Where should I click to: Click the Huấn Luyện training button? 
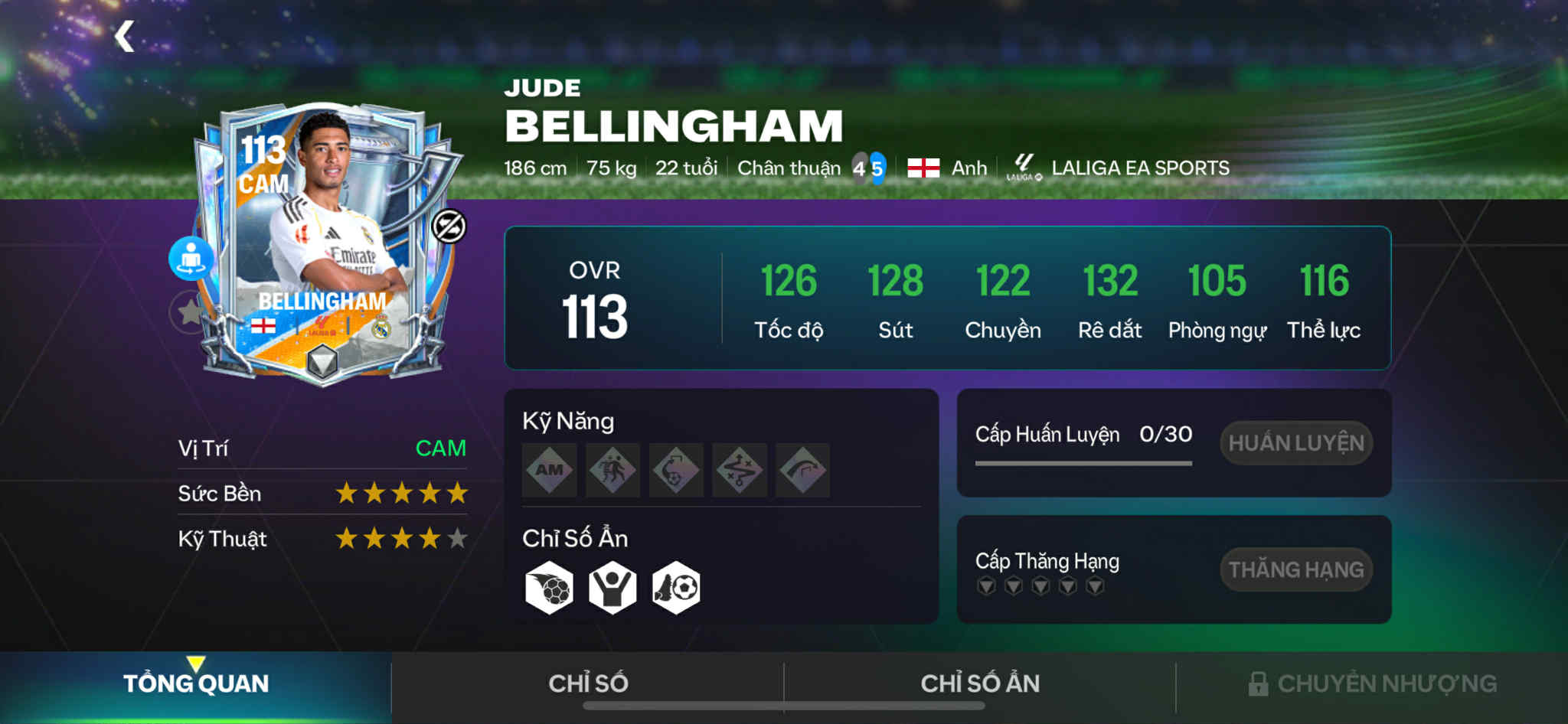click(x=1295, y=443)
